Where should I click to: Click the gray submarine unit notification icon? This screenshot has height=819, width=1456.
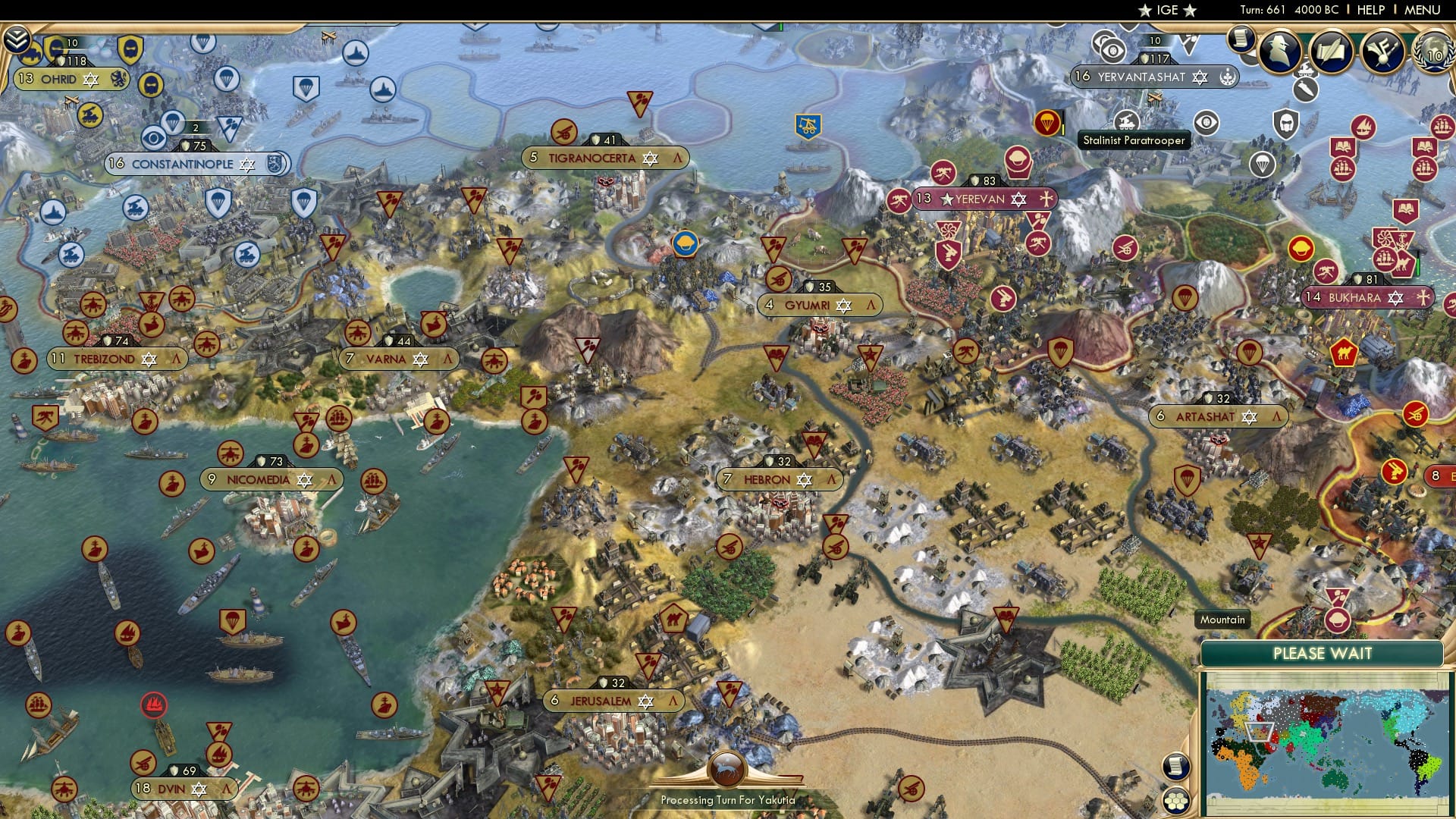pyautogui.click(x=1304, y=89)
